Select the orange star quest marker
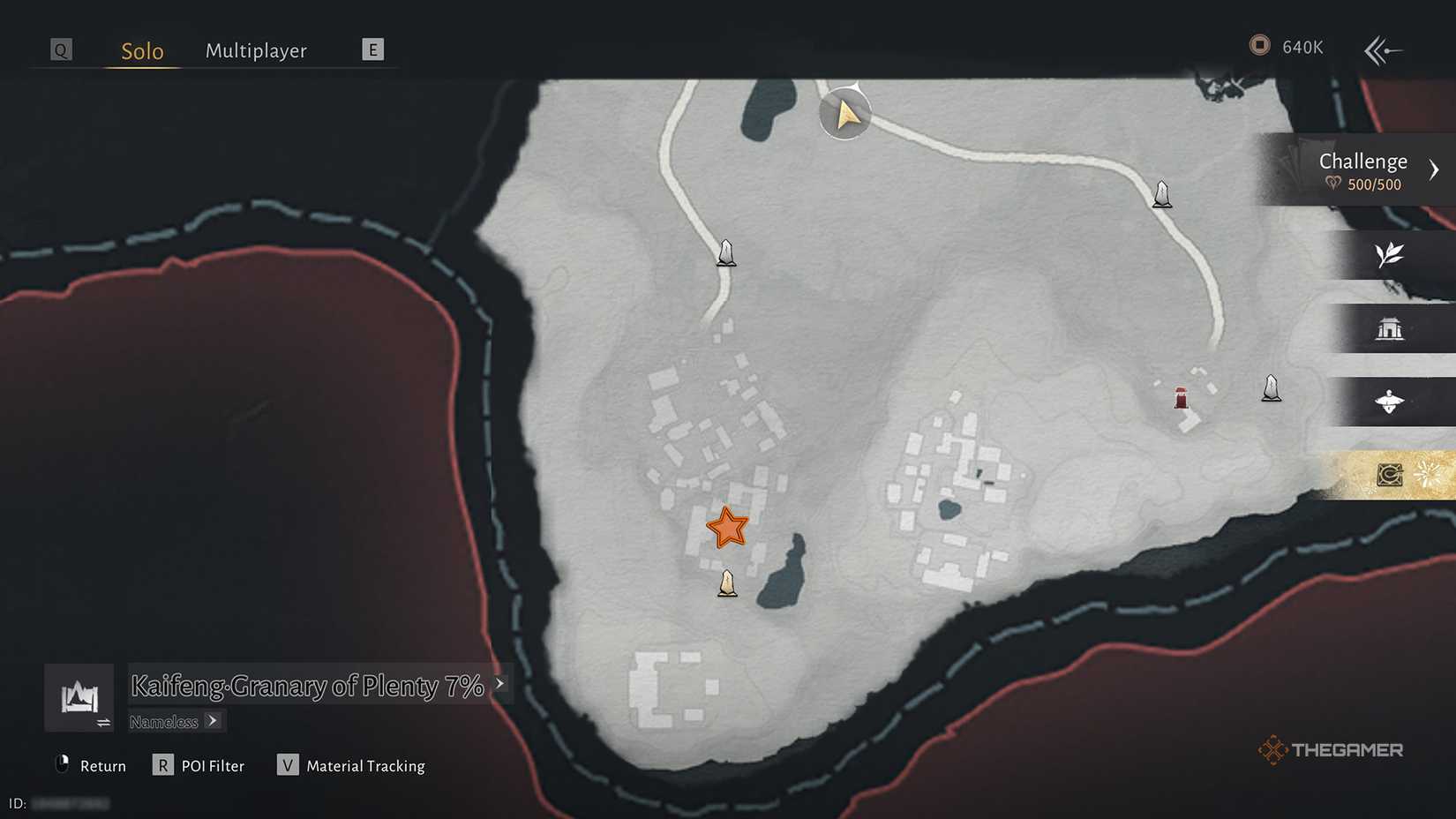The height and width of the screenshot is (819, 1456). coord(727,528)
